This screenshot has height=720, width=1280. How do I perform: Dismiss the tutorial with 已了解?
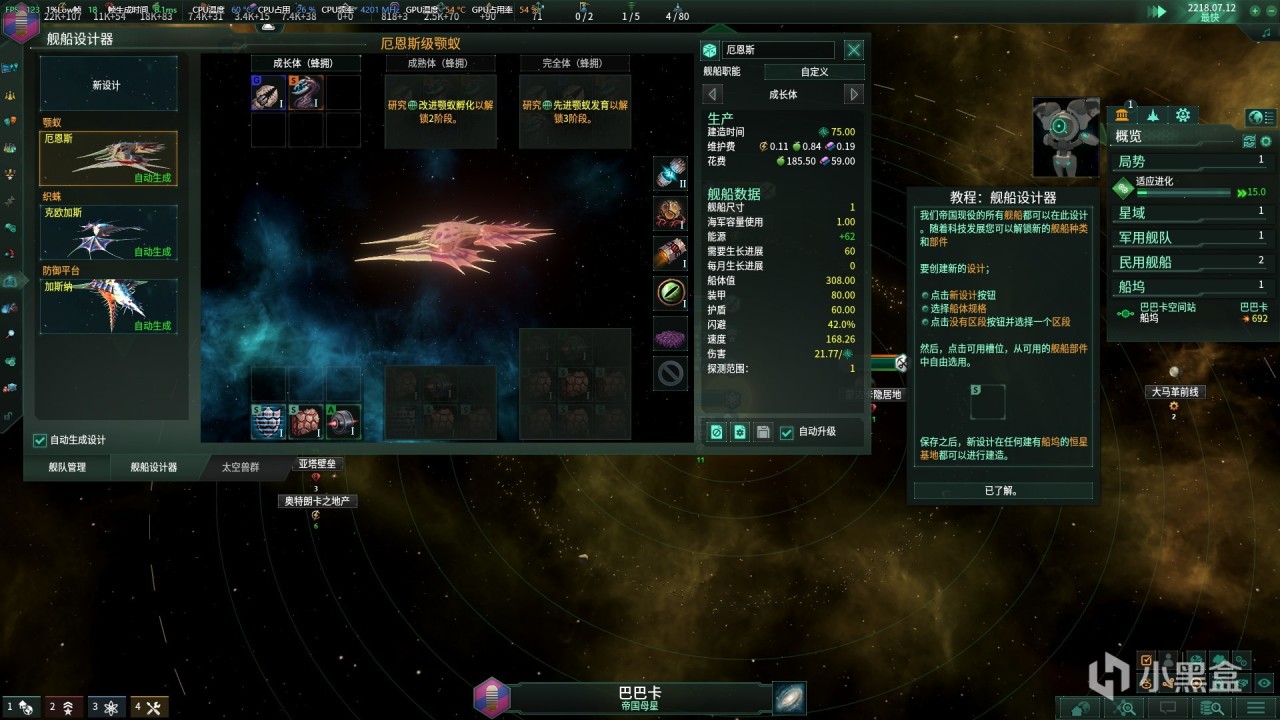tap(1002, 491)
